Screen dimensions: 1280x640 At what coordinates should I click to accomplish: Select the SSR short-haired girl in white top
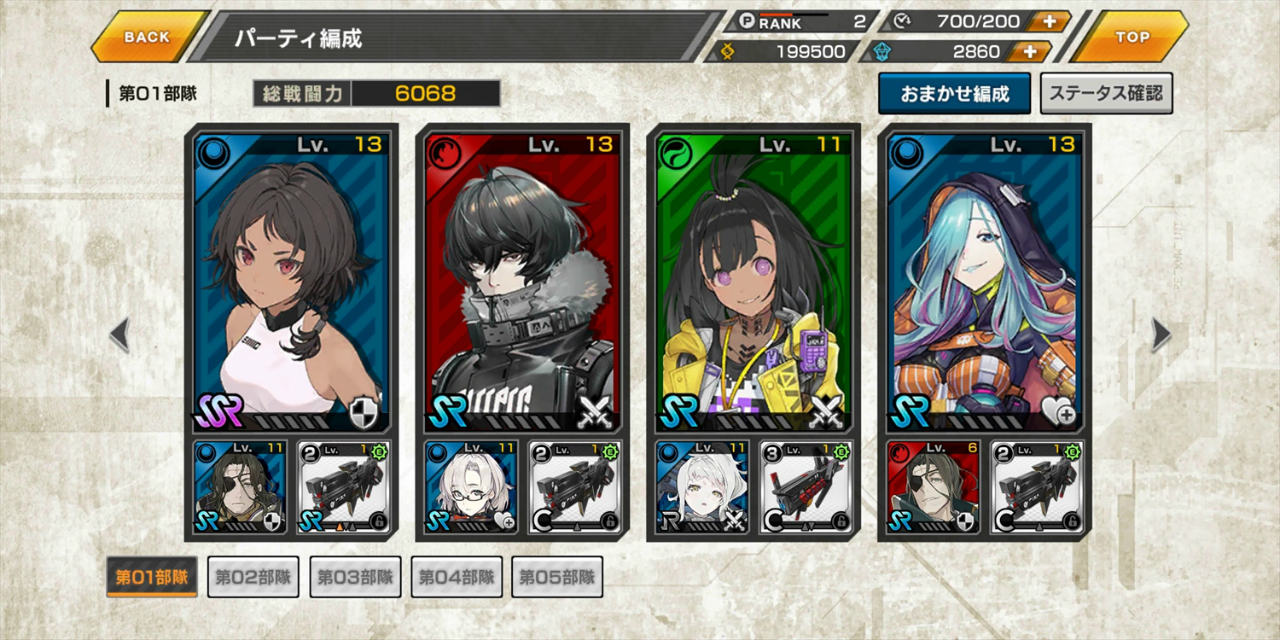coord(291,280)
